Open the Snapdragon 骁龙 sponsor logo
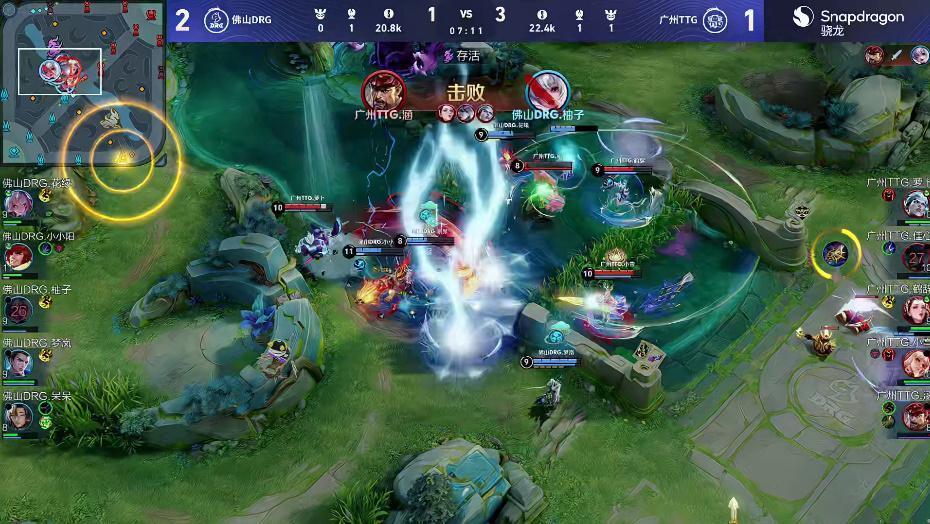The width and height of the screenshot is (930, 524). pyautogui.click(x=848, y=20)
